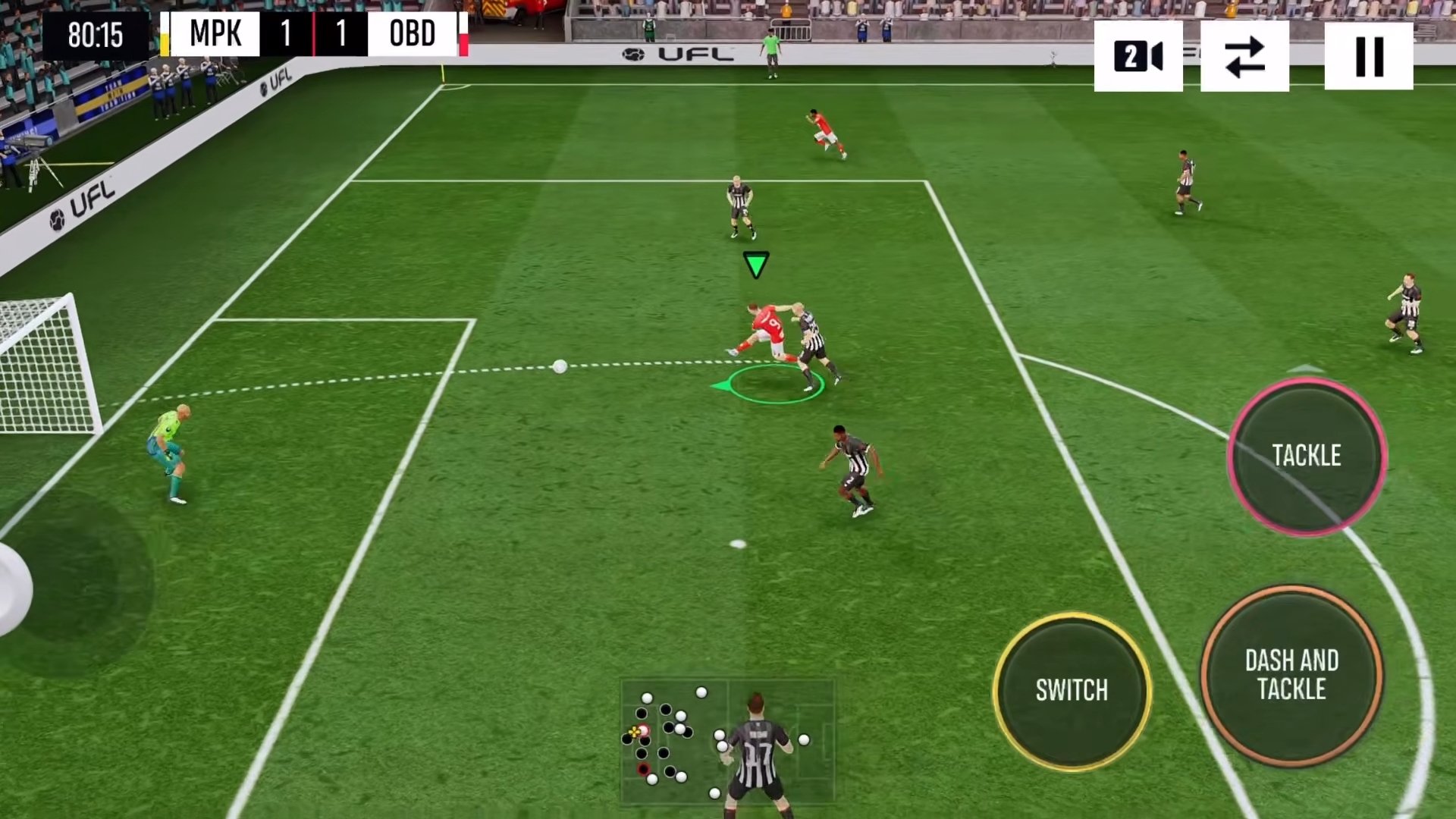1456x819 pixels.
Task: Pause the match
Action: click(x=1368, y=56)
